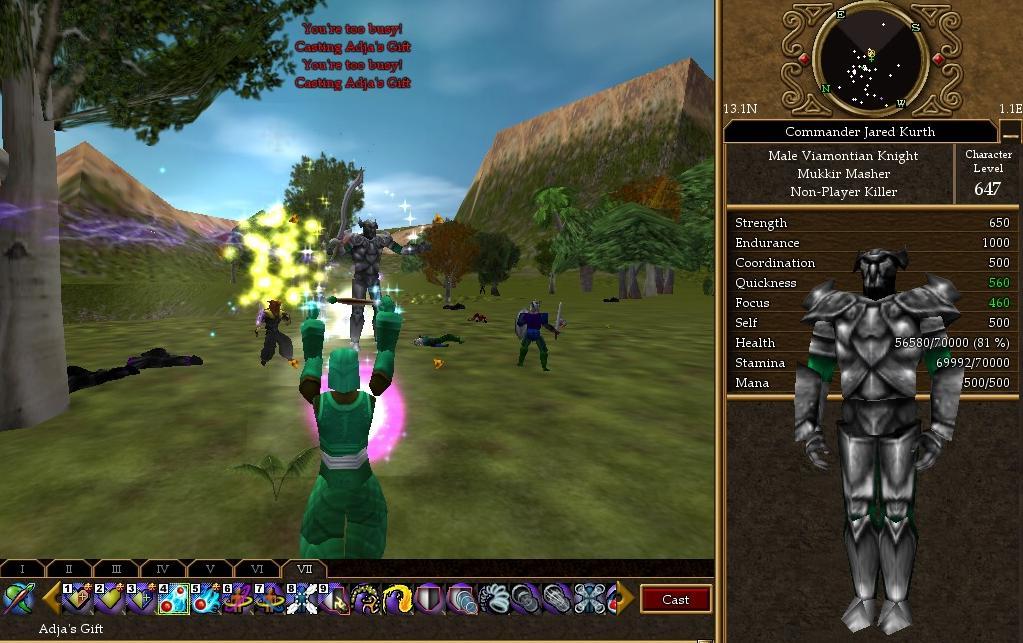Select the yellow swirl spell icon
The width and height of the screenshot is (1023, 643).
[398, 599]
